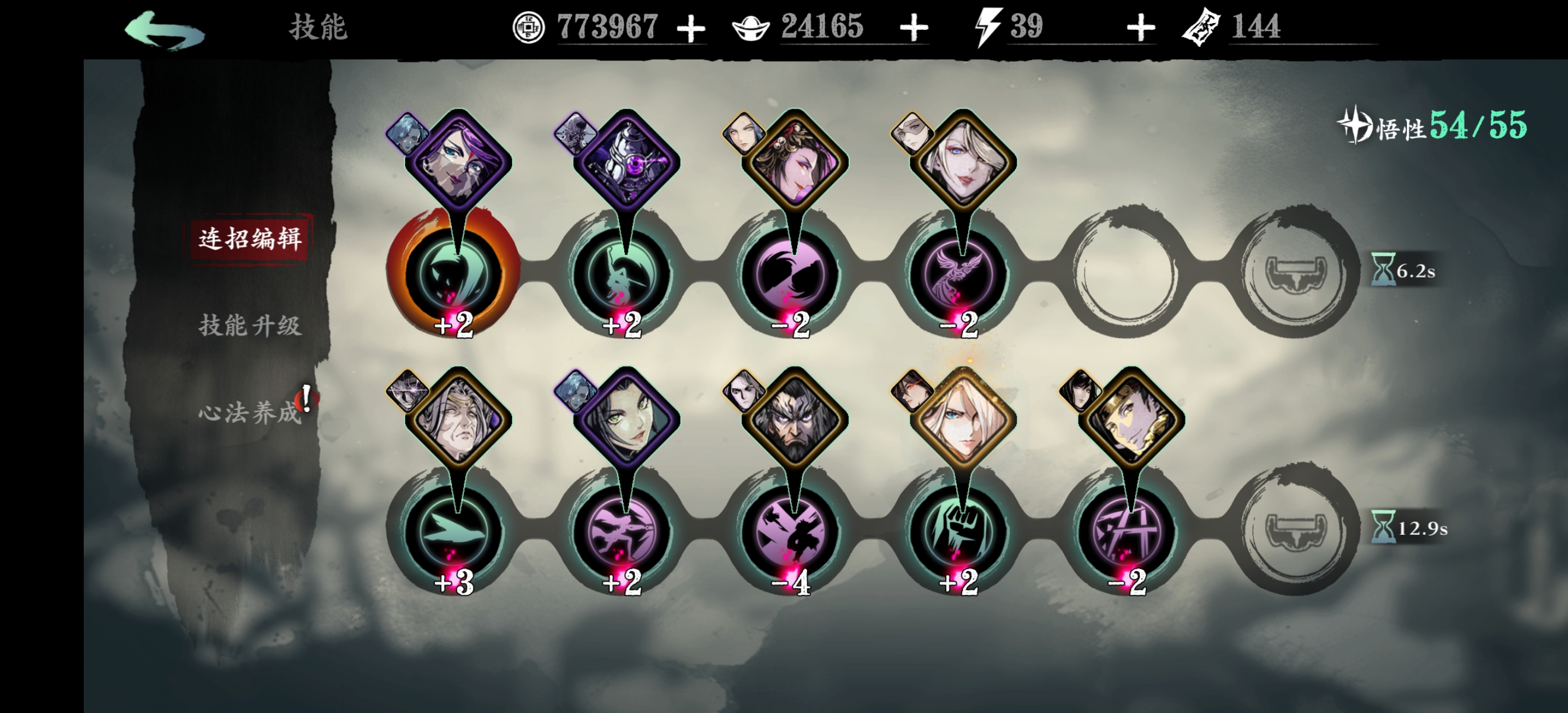Add more copper coins with the plus button

coord(691,29)
